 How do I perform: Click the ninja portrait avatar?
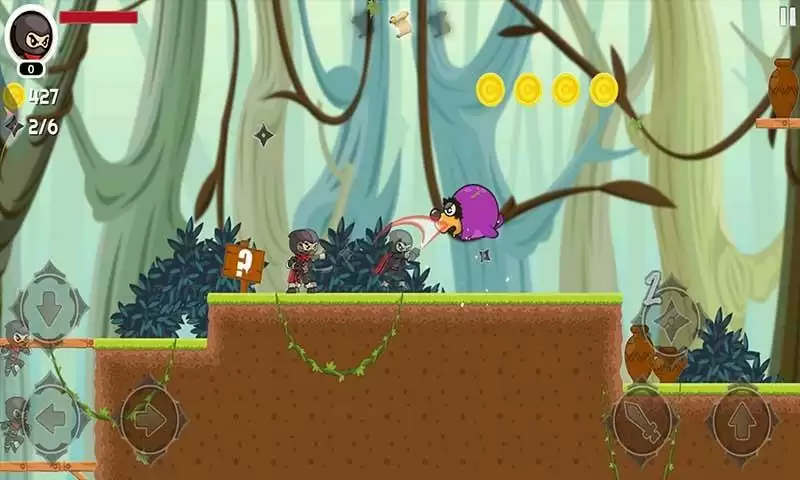pyautogui.click(x=31, y=35)
